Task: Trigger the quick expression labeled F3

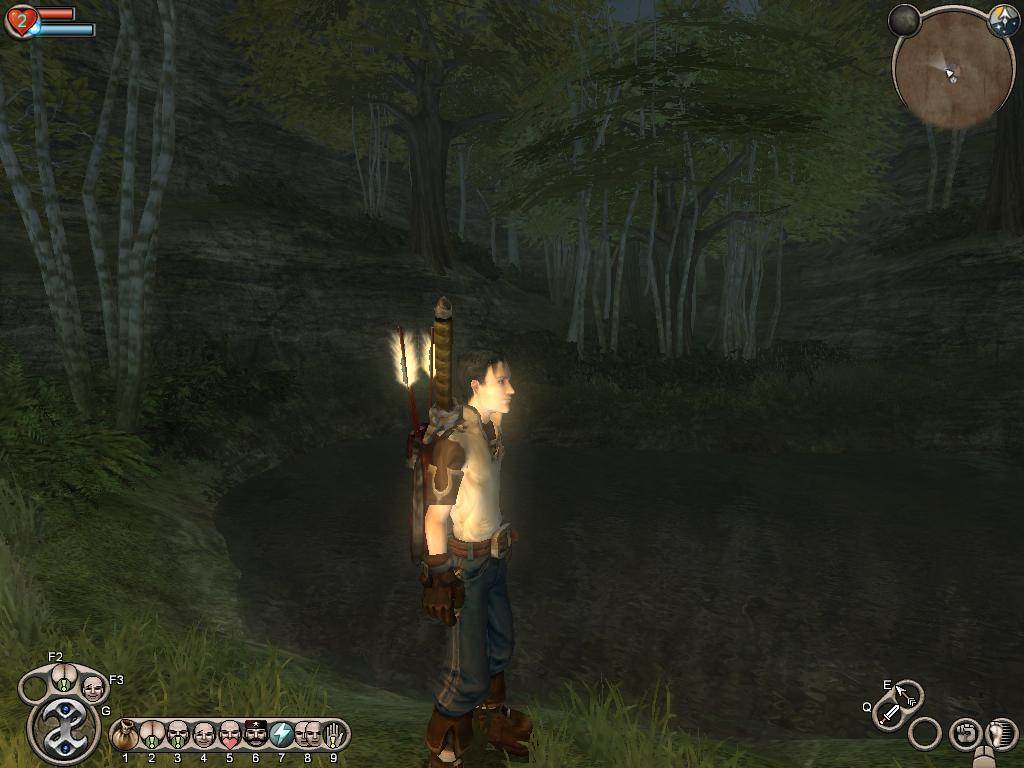Action: [x=93, y=687]
